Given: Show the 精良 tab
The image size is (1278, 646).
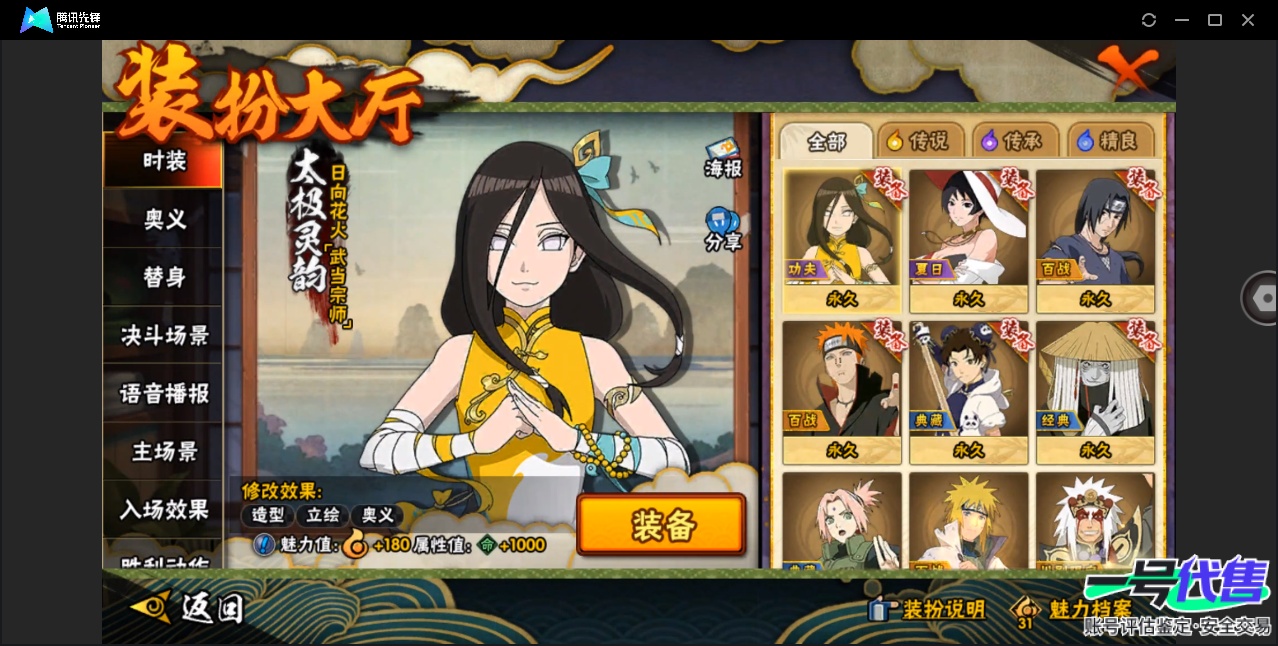Looking at the screenshot, I should point(1110,141).
